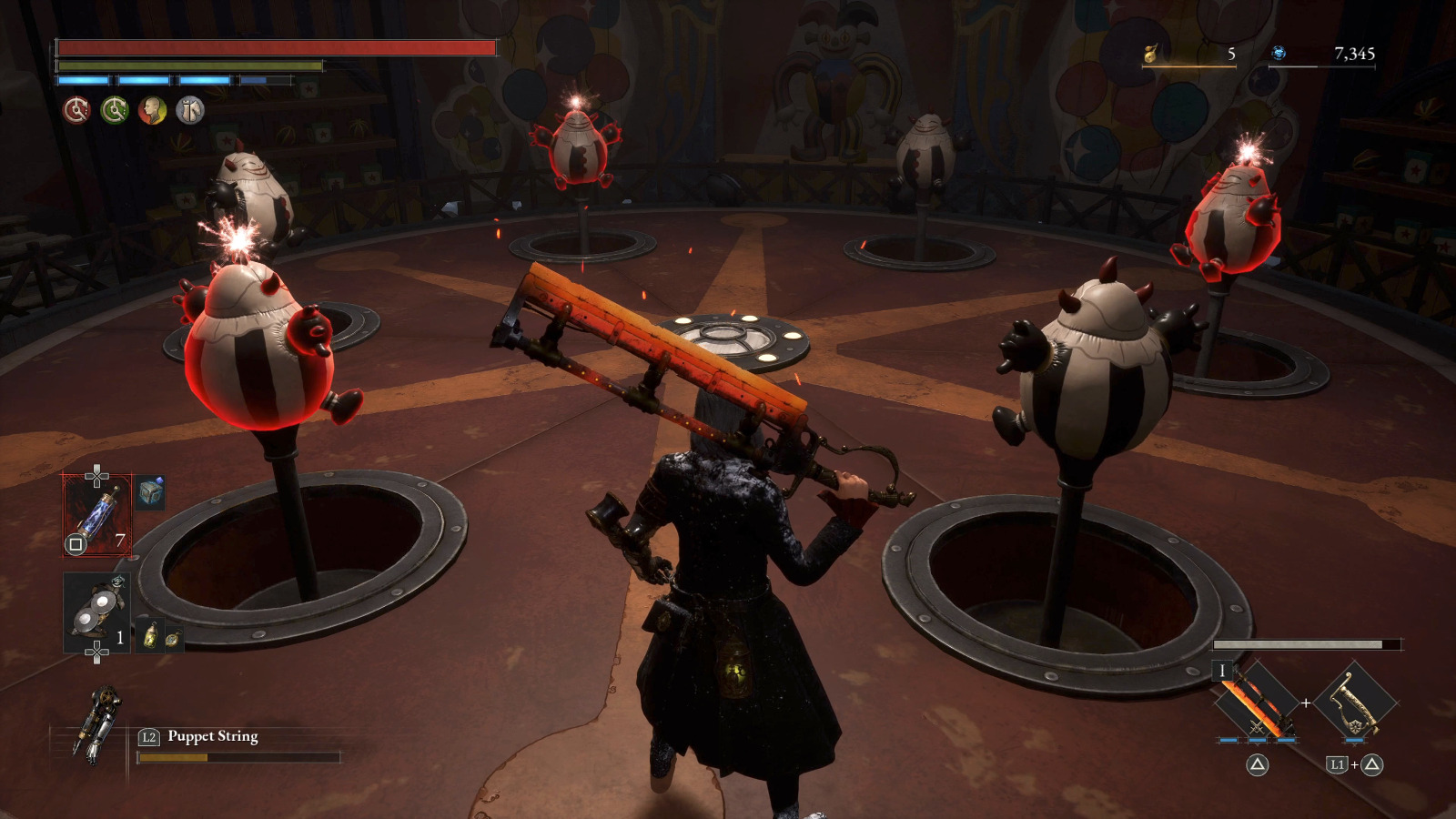Screen dimensions: 1456x819
Task: Click the small pocket watch item icon
Action: (x=172, y=638)
